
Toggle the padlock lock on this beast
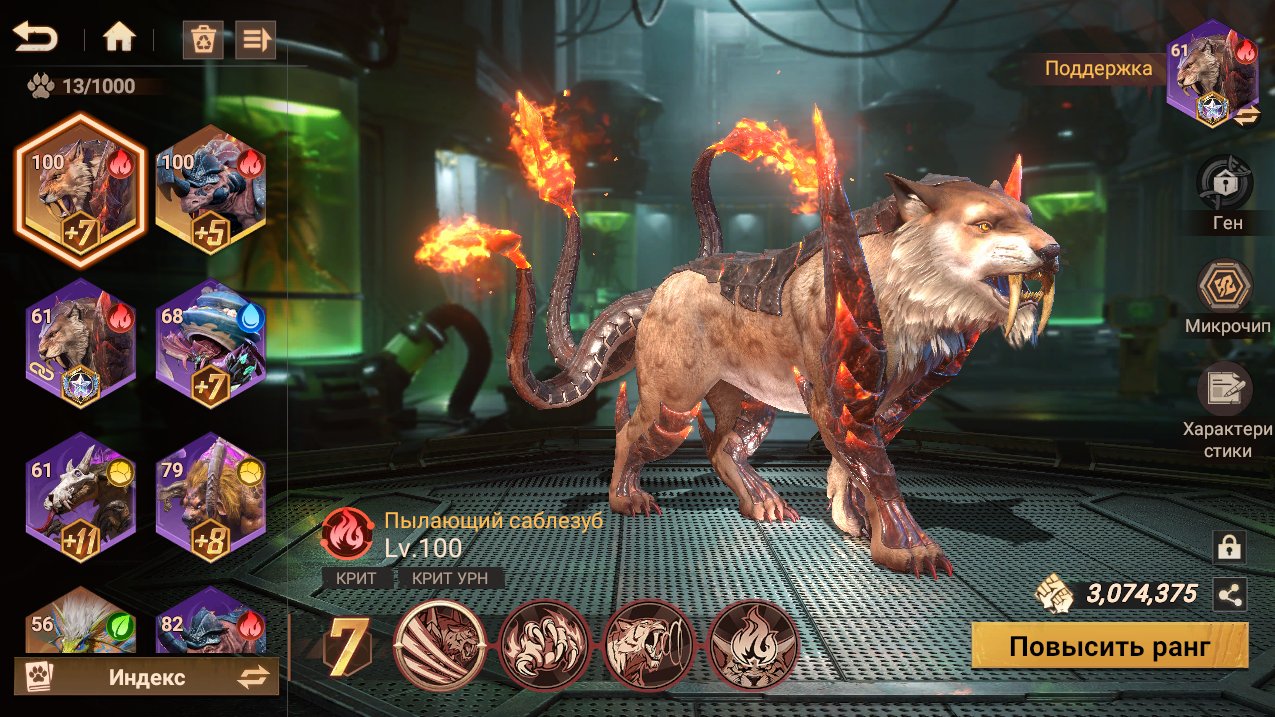[1229, 546]
